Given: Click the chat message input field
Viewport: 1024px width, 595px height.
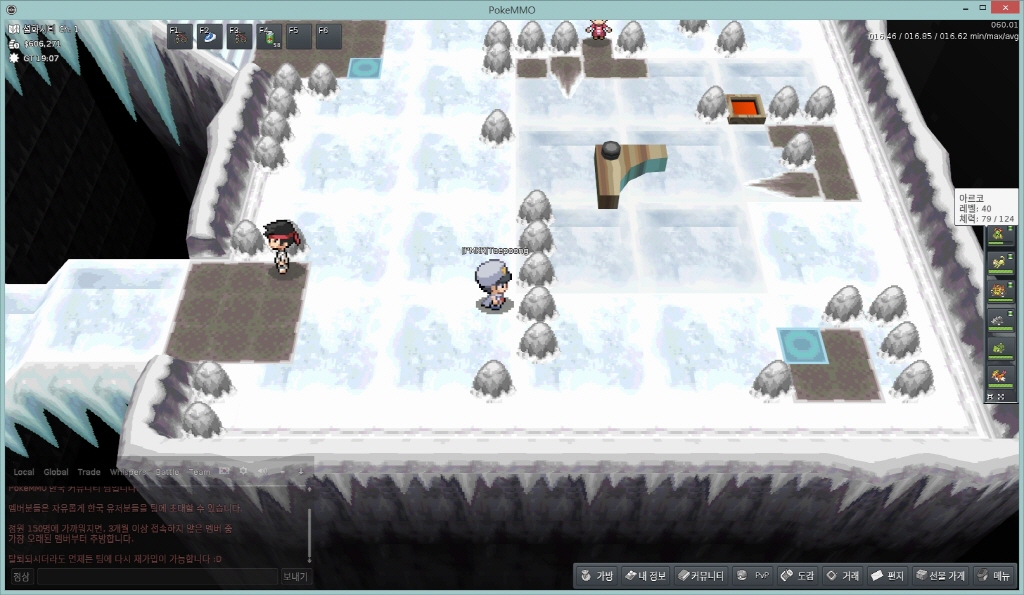Looking at the screenshot, I should 156,577.
